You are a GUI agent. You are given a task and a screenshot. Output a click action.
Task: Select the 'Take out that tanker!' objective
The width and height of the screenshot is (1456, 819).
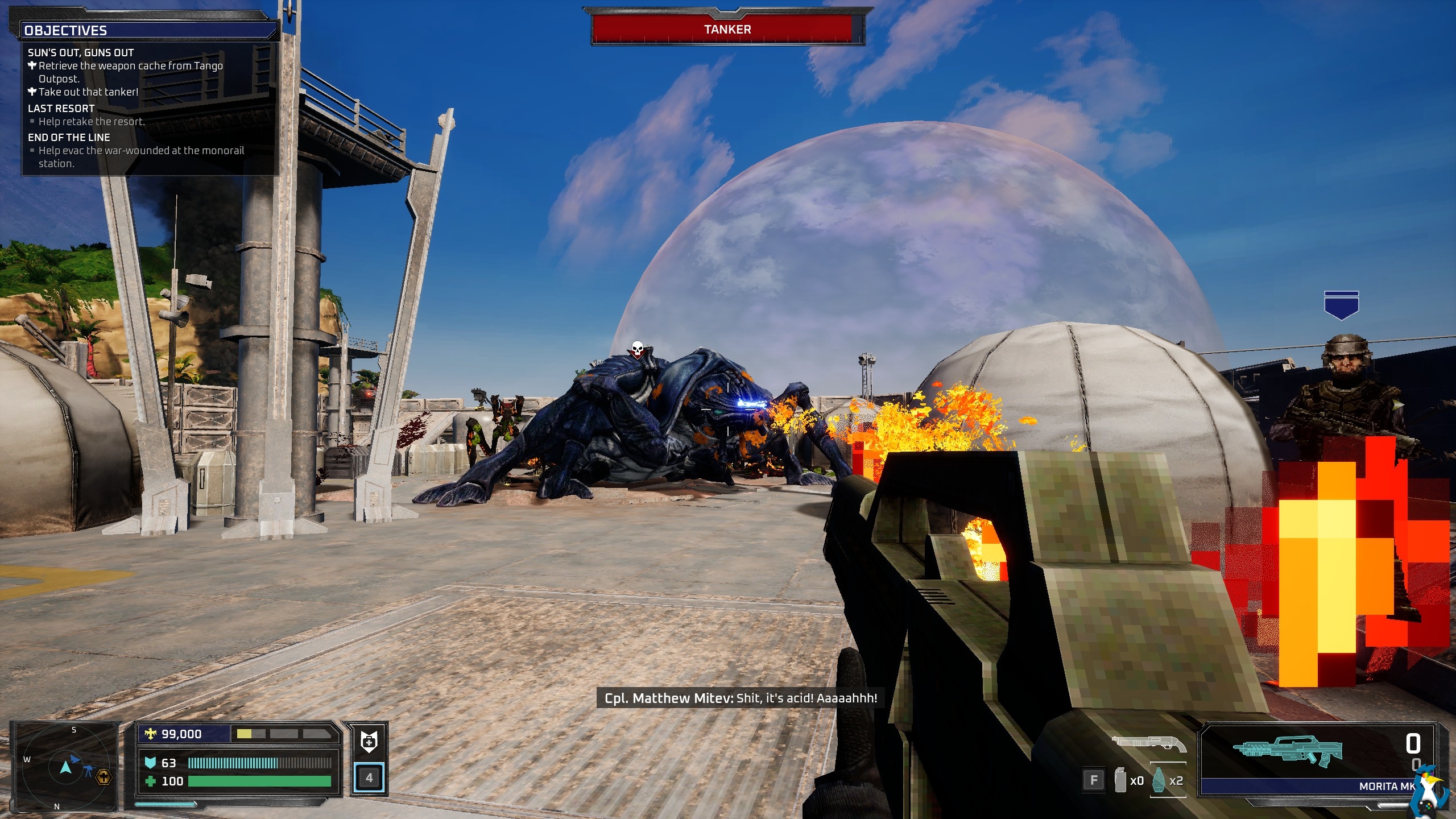(88, 92)
